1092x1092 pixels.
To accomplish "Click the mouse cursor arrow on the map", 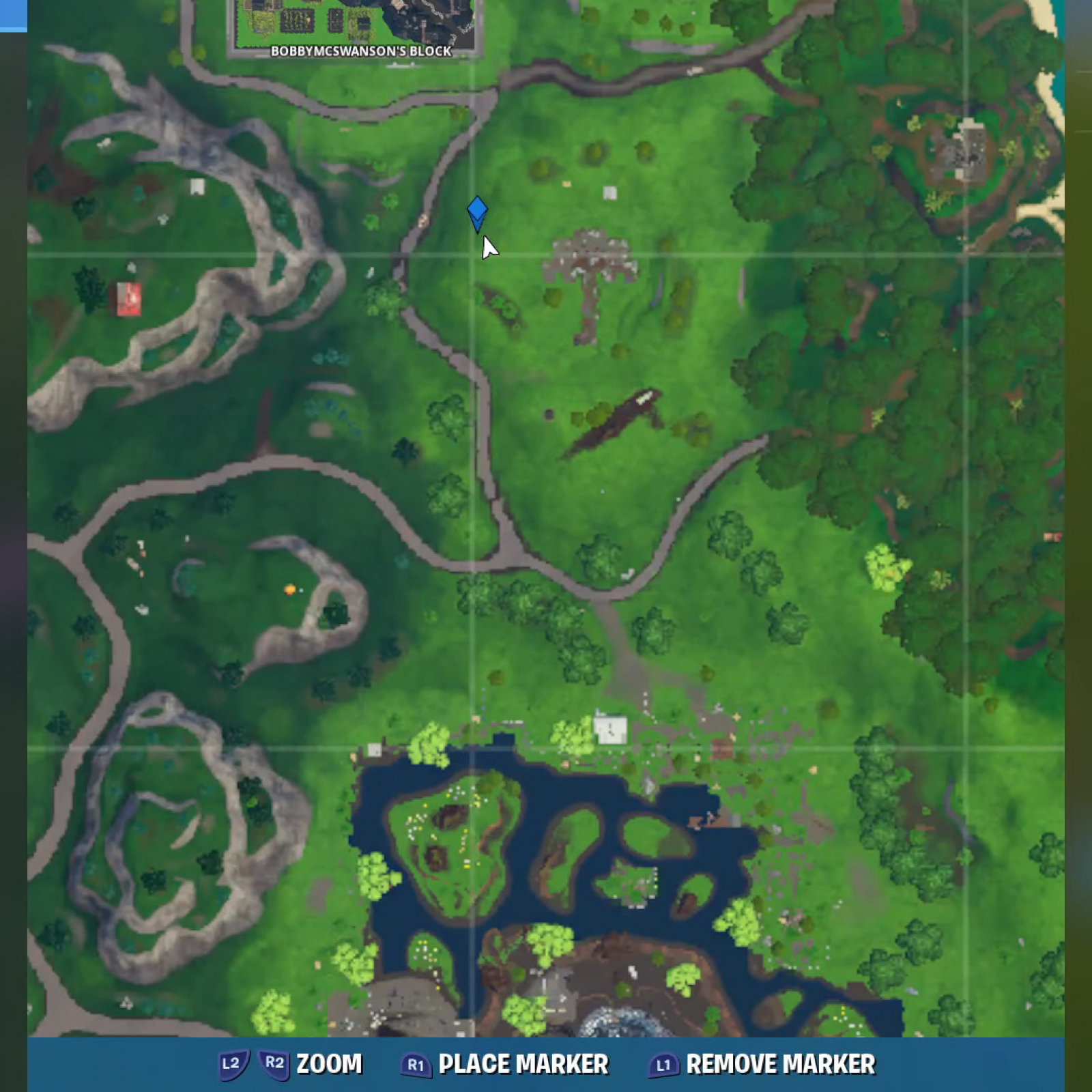I will pyautogui.click(x=489, y=246).
